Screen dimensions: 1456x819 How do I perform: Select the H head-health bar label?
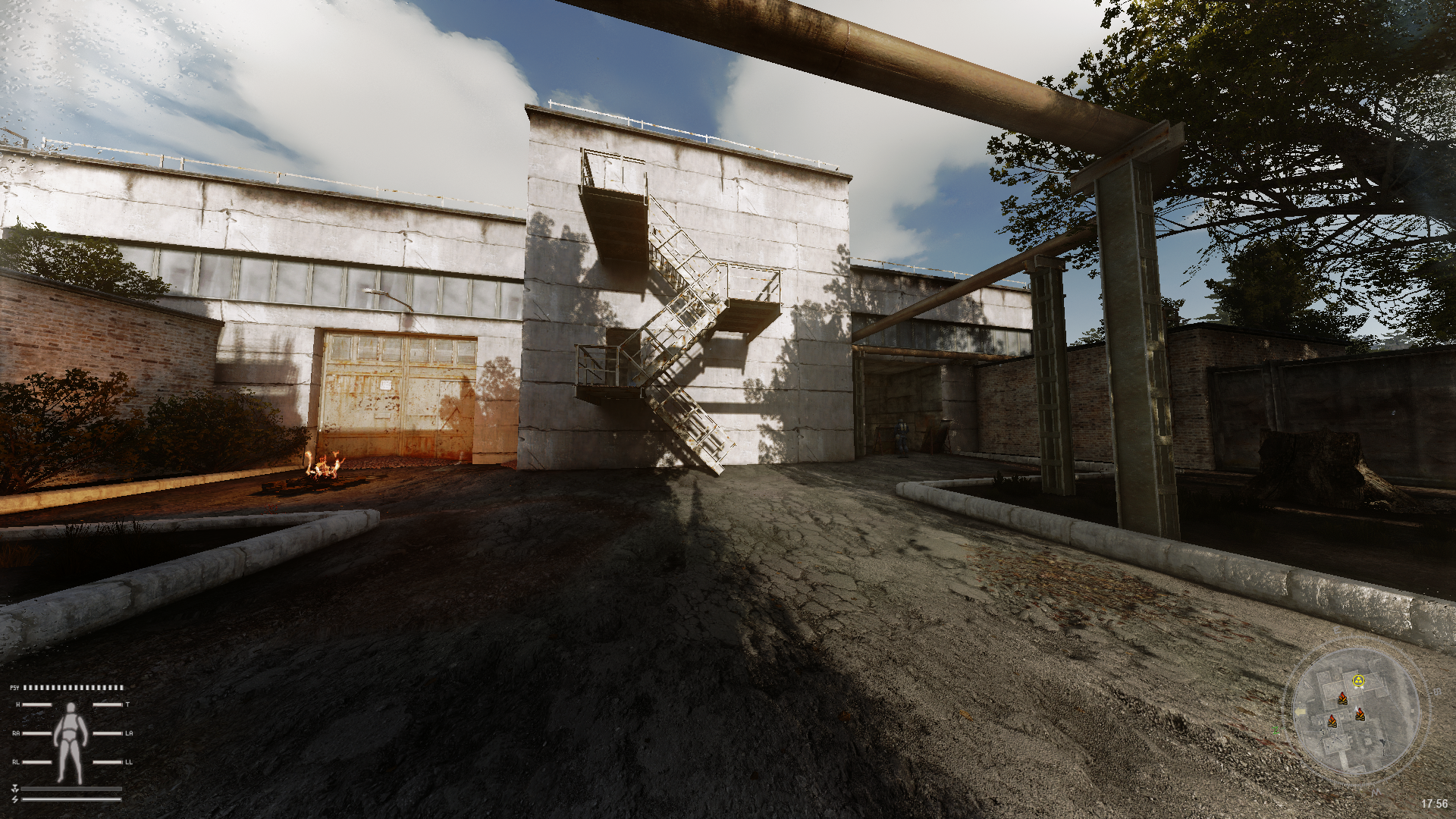pos(17,704)
